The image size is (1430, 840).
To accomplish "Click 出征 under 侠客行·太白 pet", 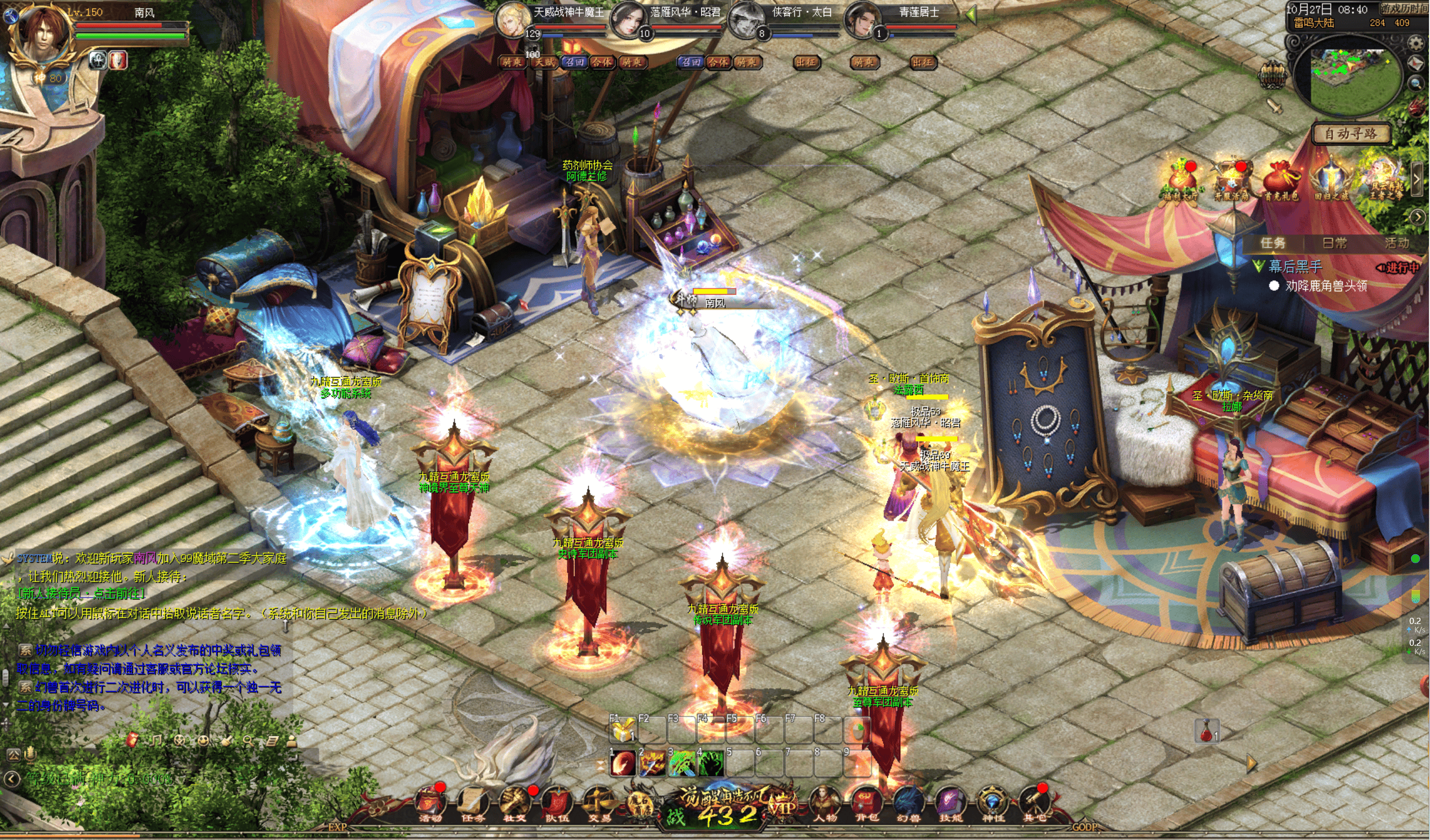I will click(806, 63).
